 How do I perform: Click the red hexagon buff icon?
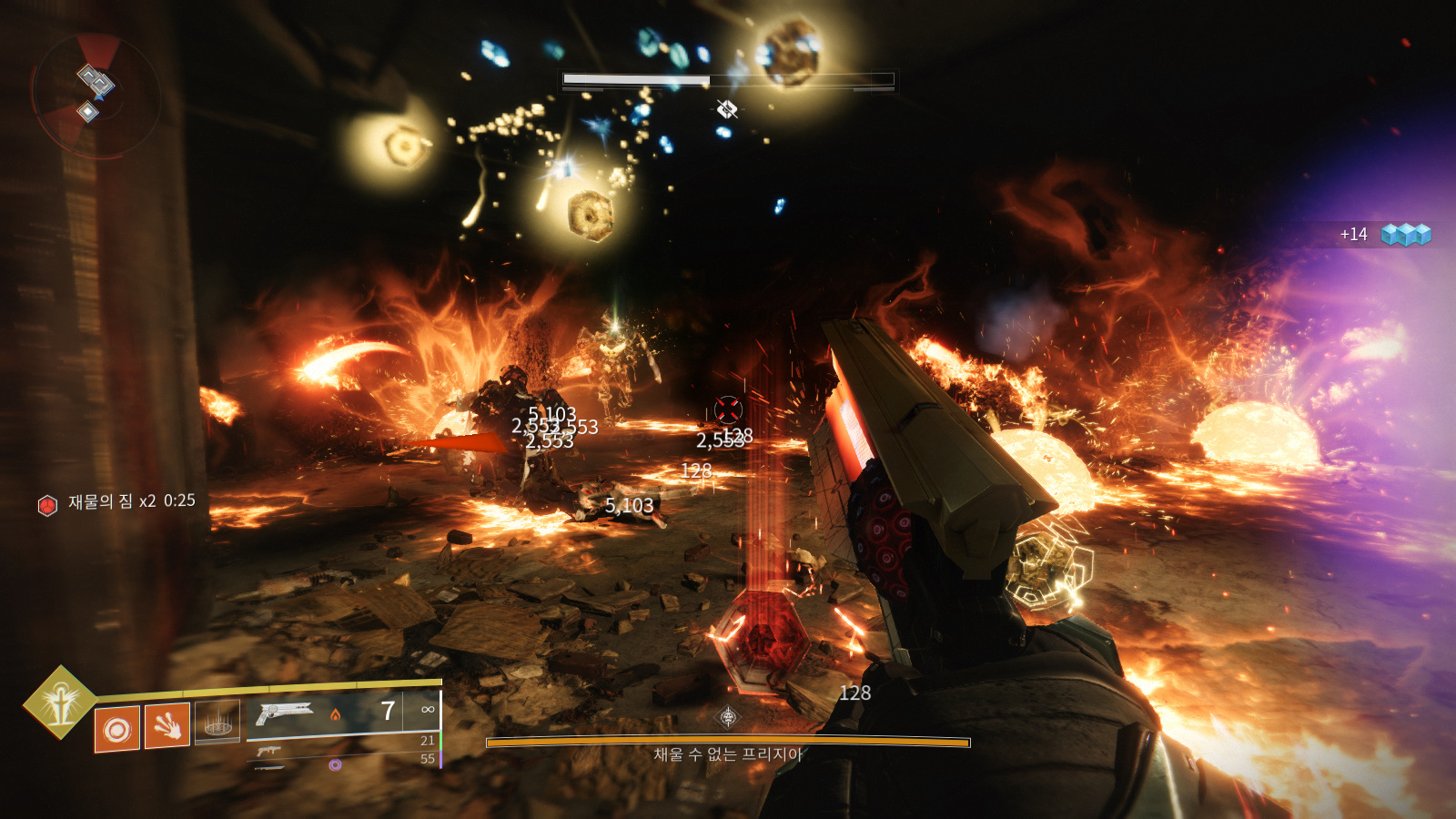pos(47,504)
